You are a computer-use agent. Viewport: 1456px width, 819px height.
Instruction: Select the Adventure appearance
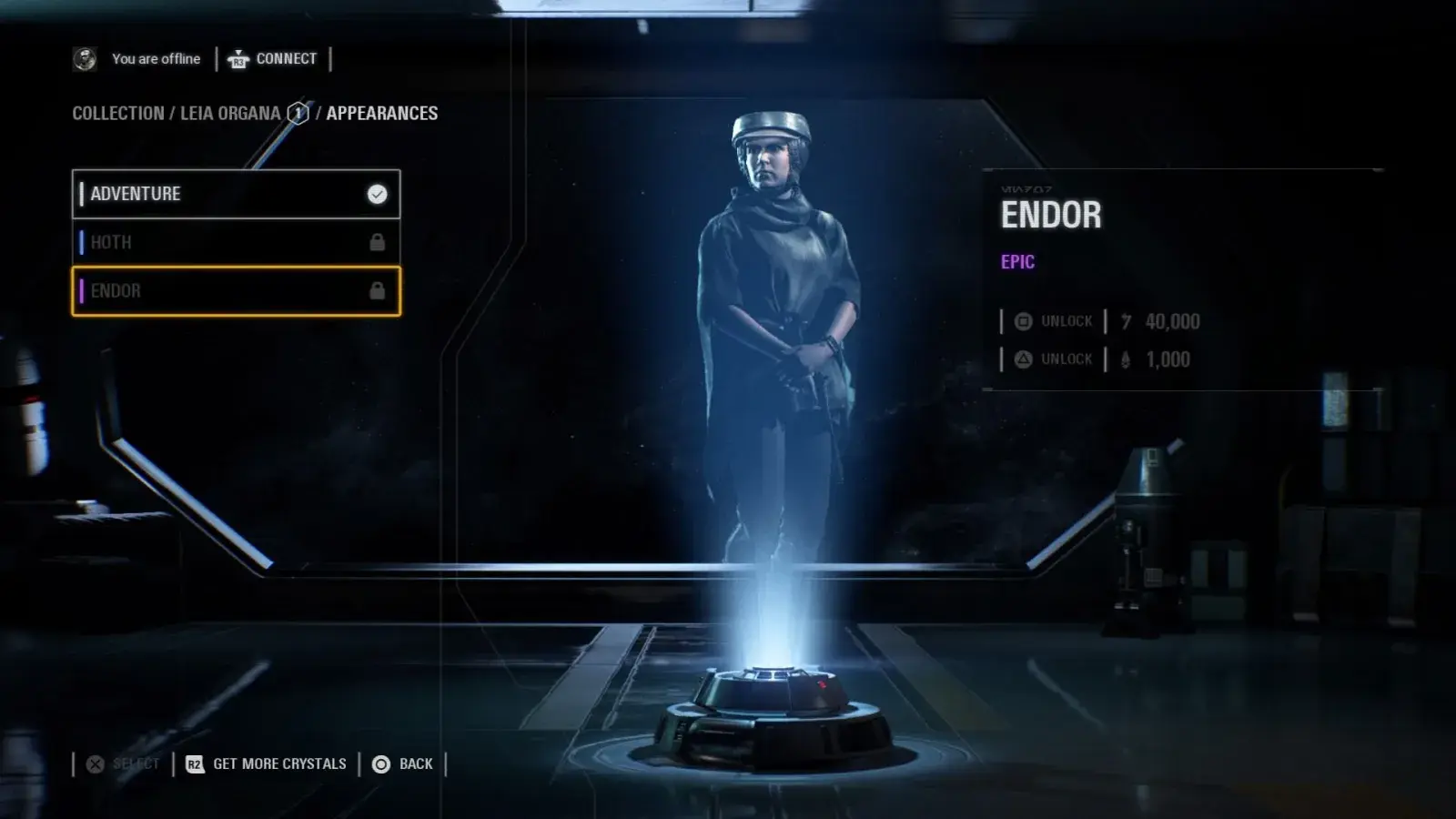click(236, 194)
